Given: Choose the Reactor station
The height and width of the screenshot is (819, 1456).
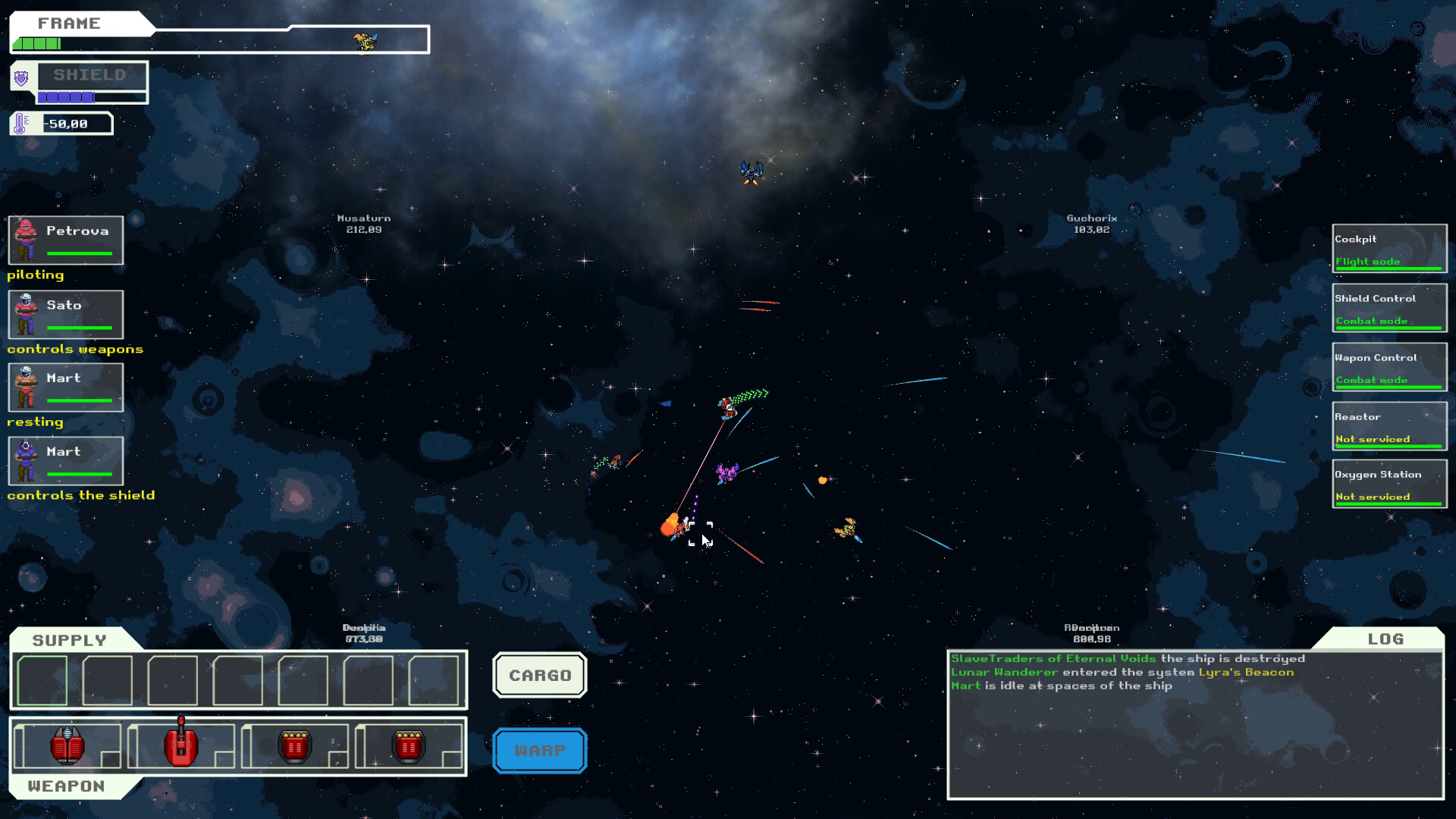Looking at the screenshot, I should 1389,426.
